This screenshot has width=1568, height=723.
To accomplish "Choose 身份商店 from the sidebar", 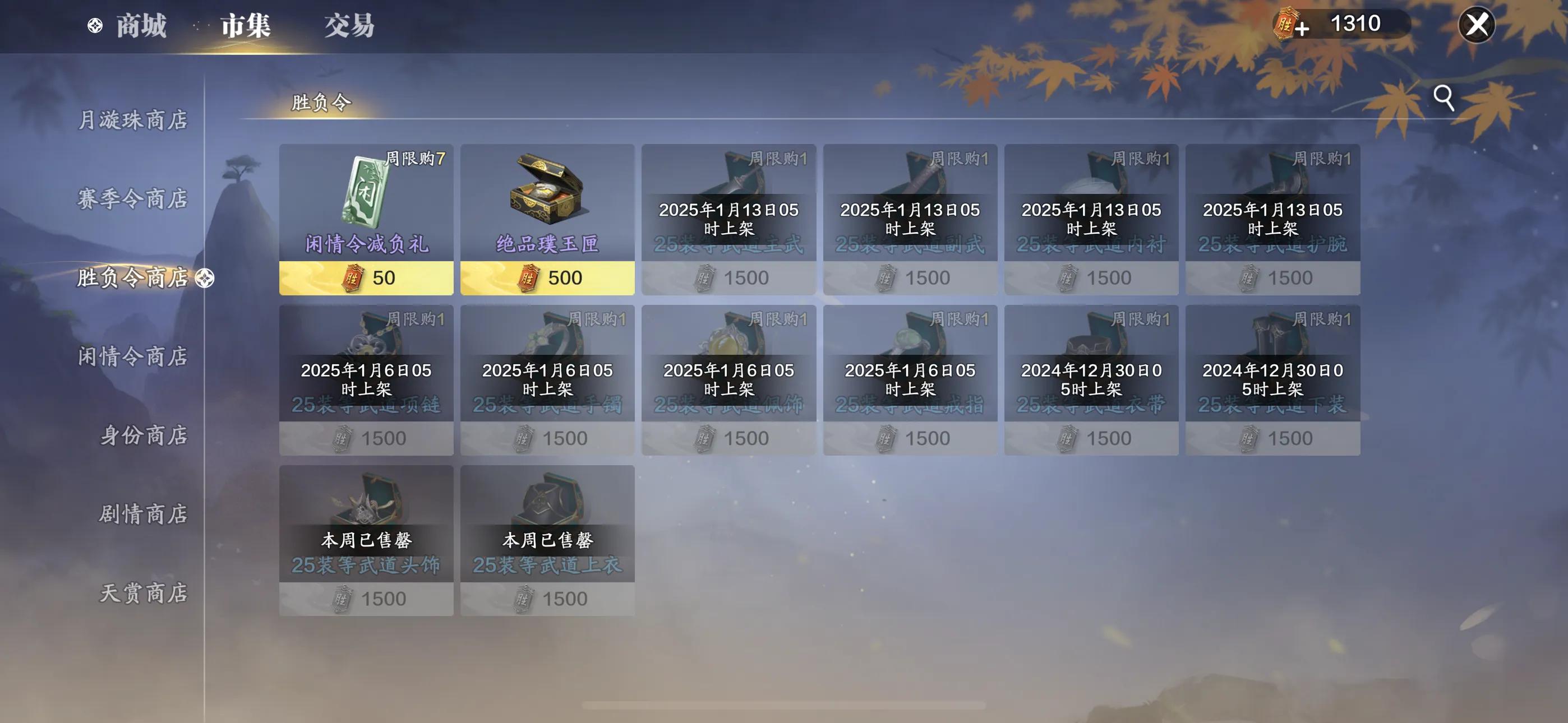I will click(144, 435).
